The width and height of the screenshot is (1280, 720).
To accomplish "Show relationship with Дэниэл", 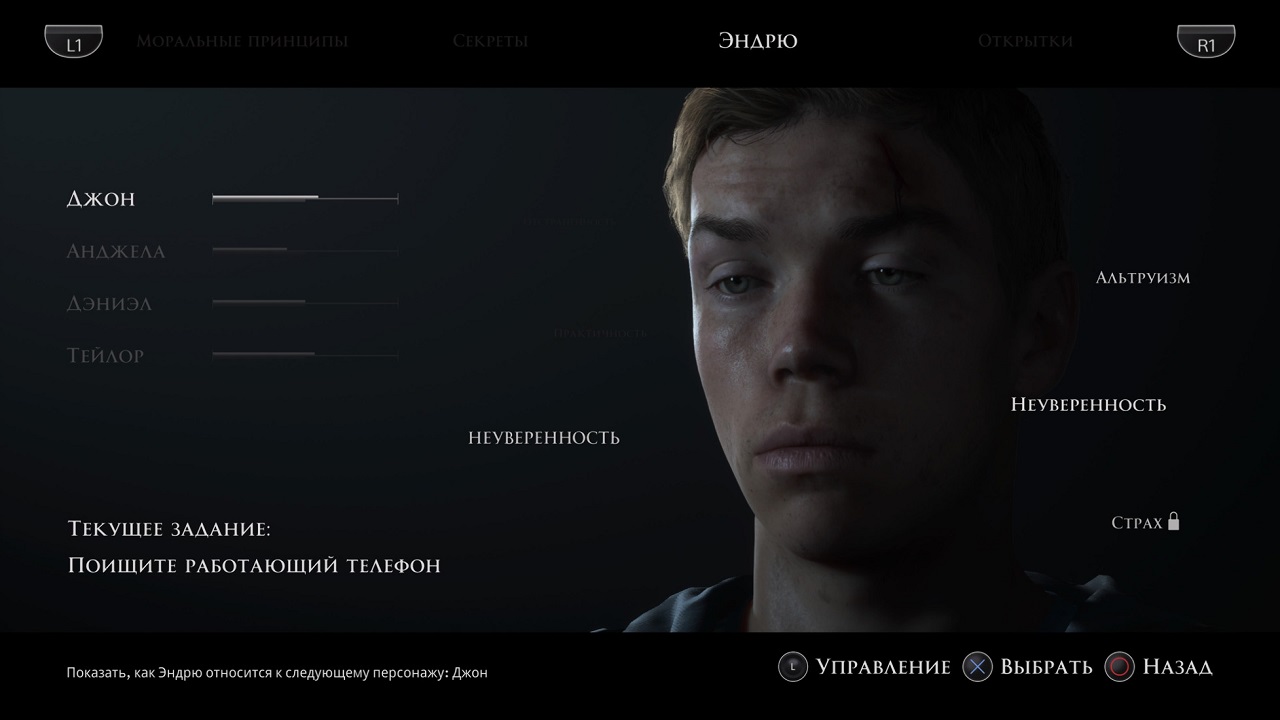I will (x=110, y=303).
